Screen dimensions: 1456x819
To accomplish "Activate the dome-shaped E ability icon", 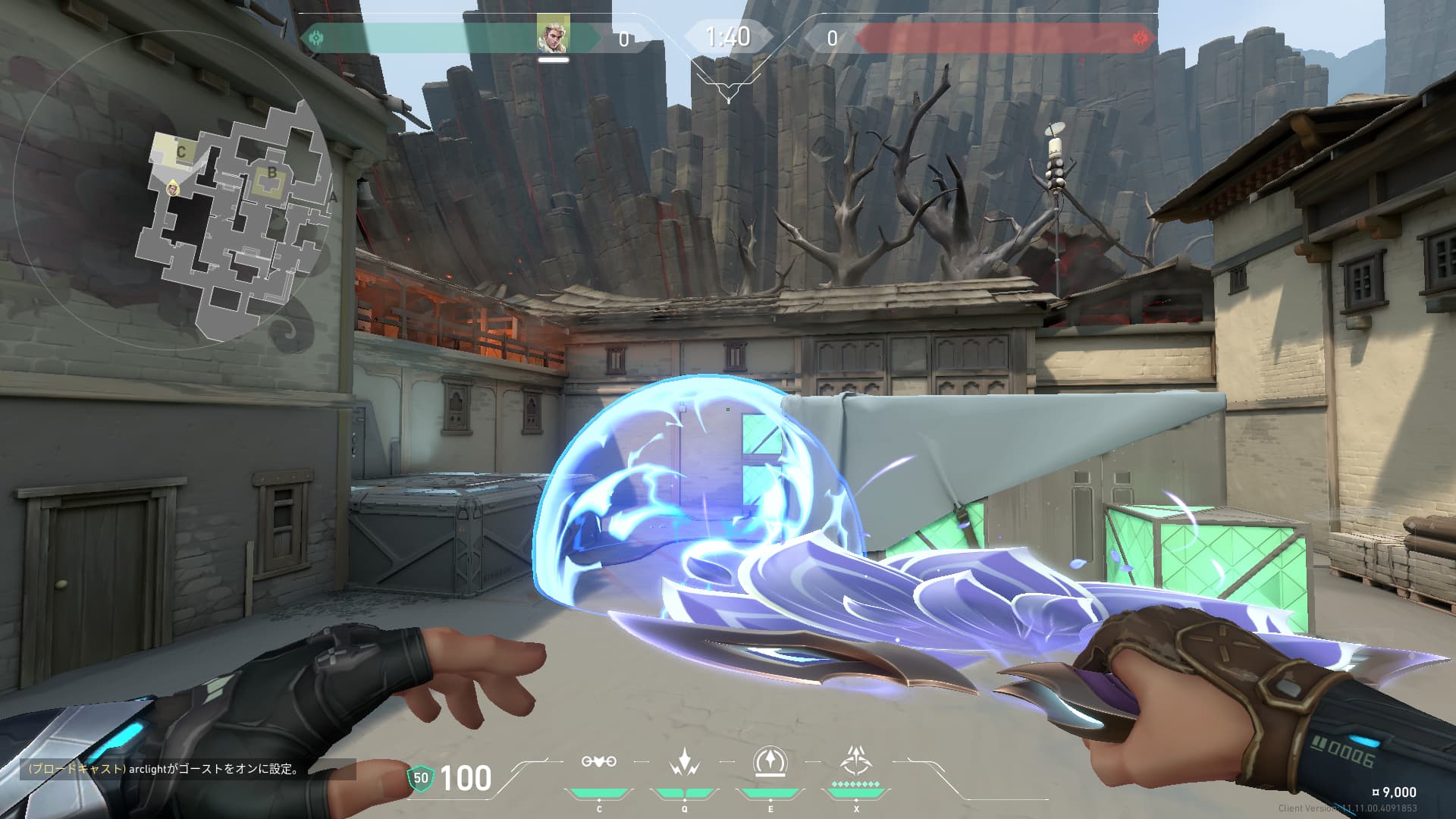I will click(770, 761).
